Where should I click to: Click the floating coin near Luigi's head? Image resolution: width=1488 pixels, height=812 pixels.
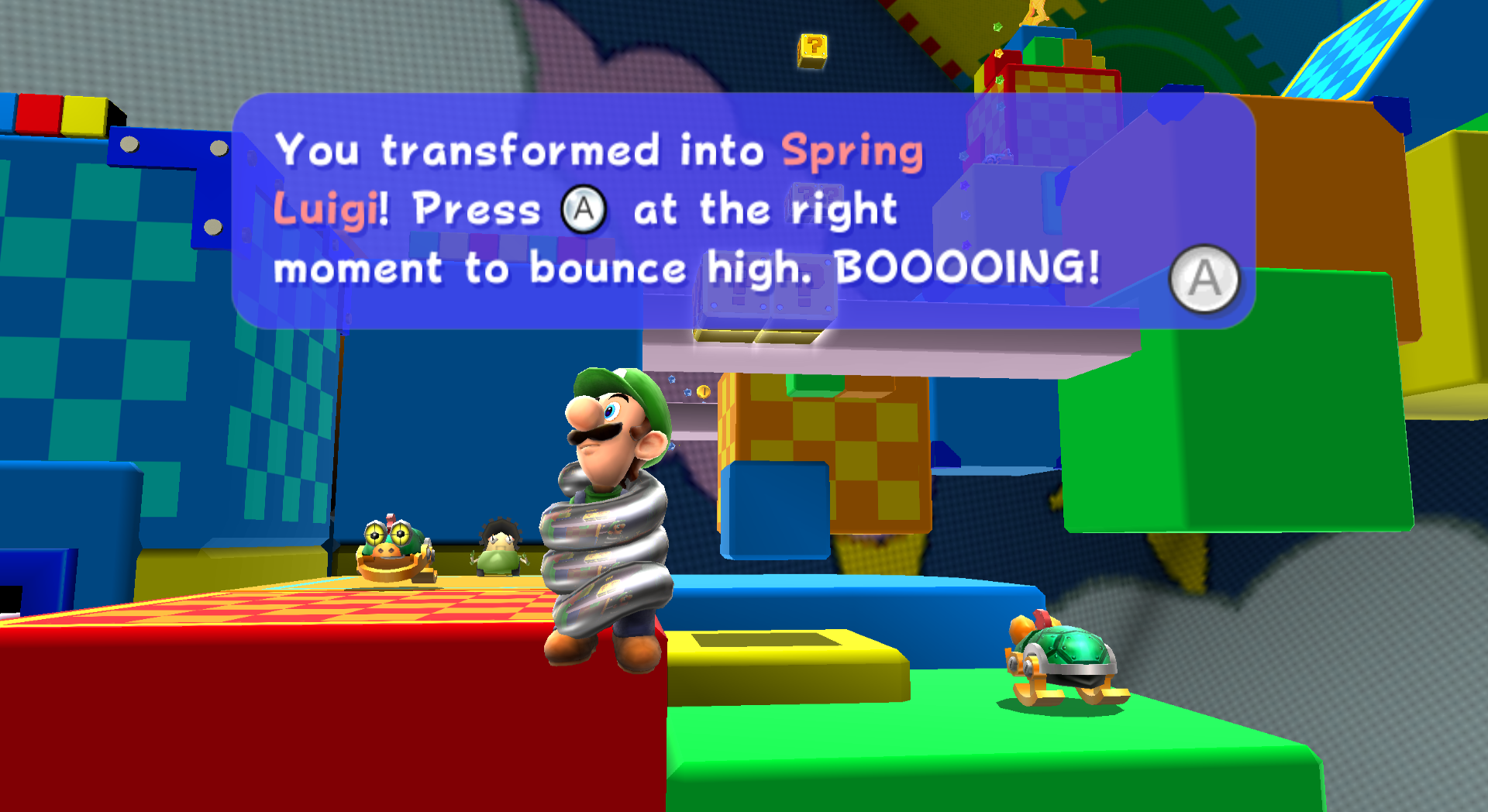[703, 392]
